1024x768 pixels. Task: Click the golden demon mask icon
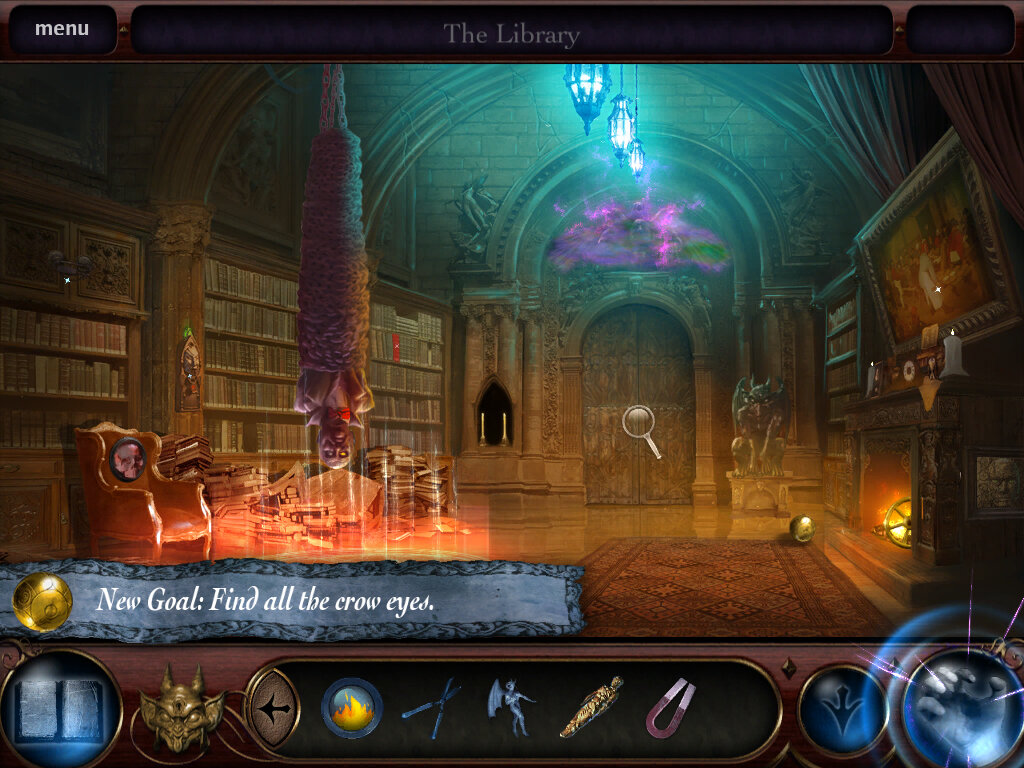coord(182,708)
